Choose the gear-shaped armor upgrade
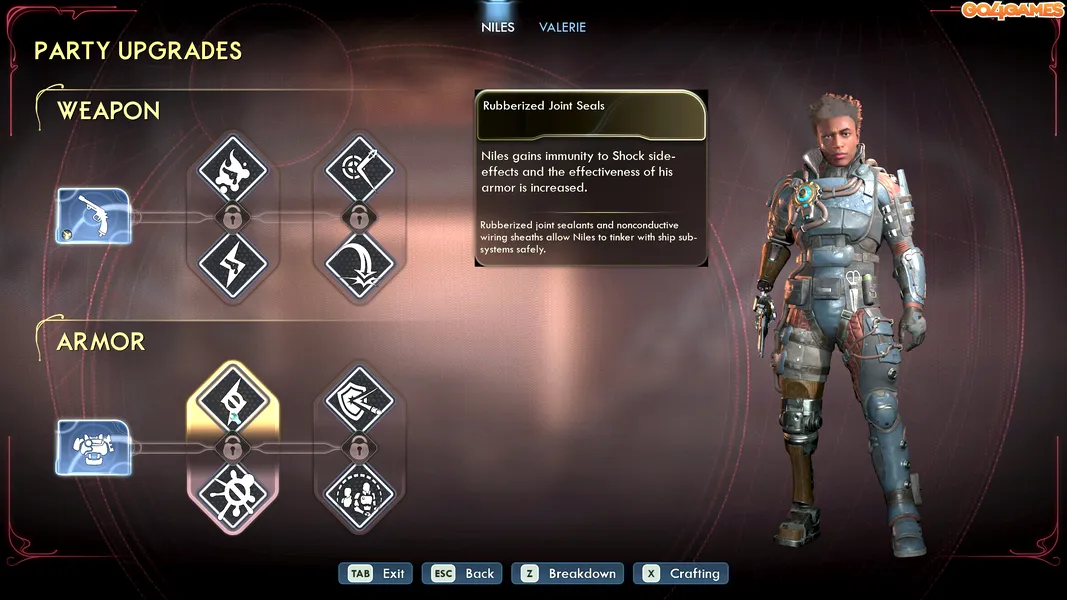Viewport: 1067px width, 600px height. coord(233,494)
